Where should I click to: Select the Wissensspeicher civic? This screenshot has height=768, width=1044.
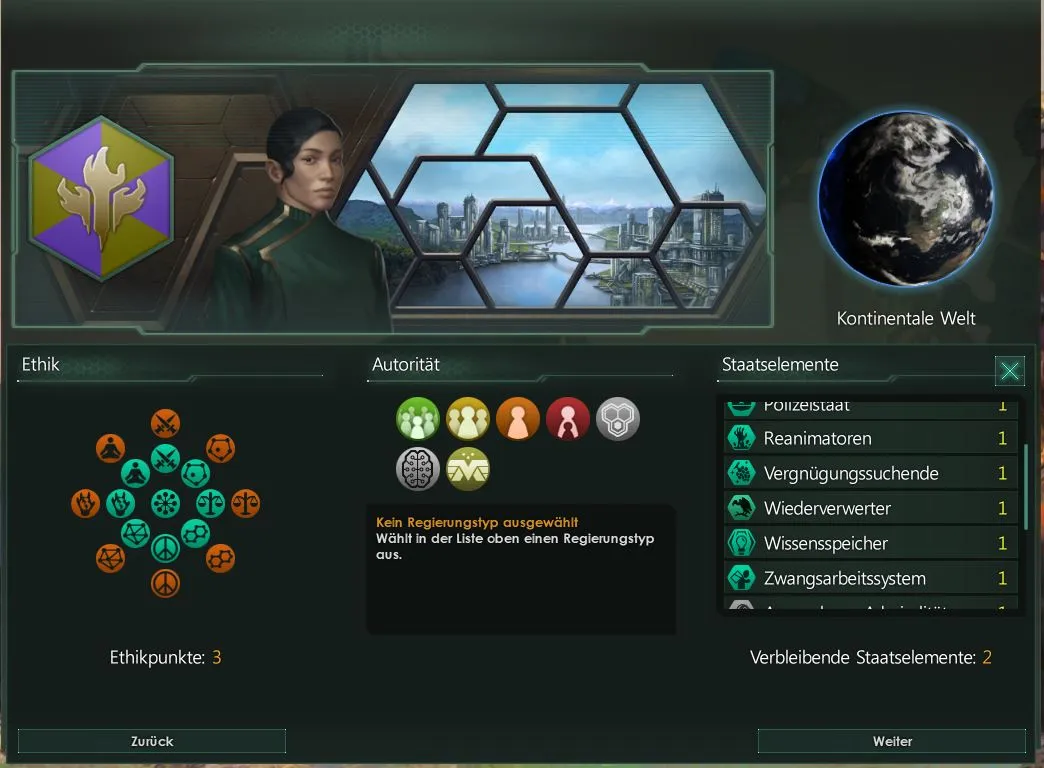pos(870,543)
